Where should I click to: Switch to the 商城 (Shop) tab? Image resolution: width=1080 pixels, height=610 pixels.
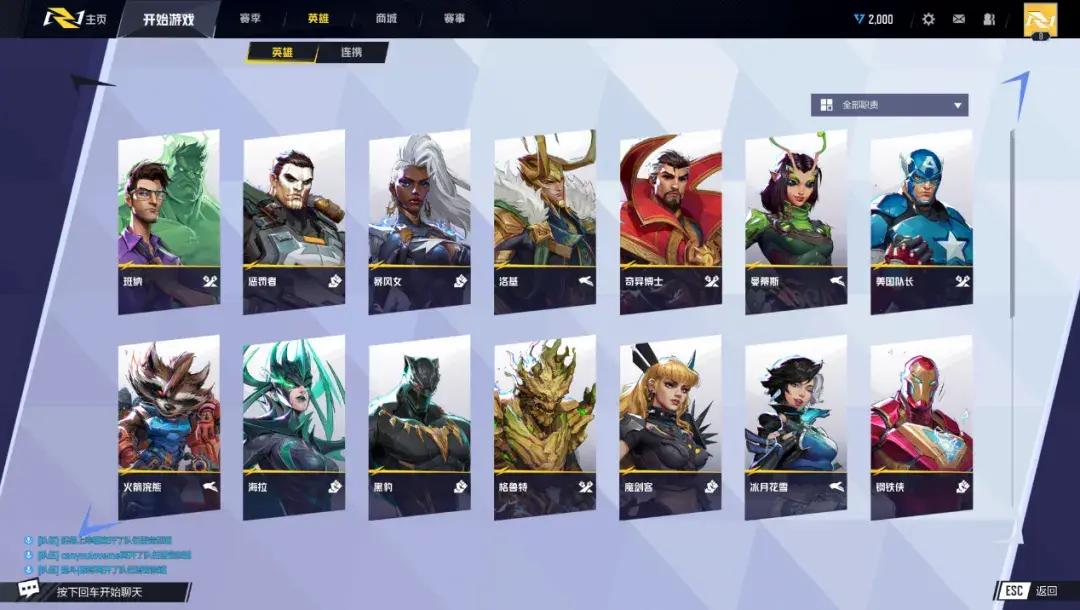386,19
